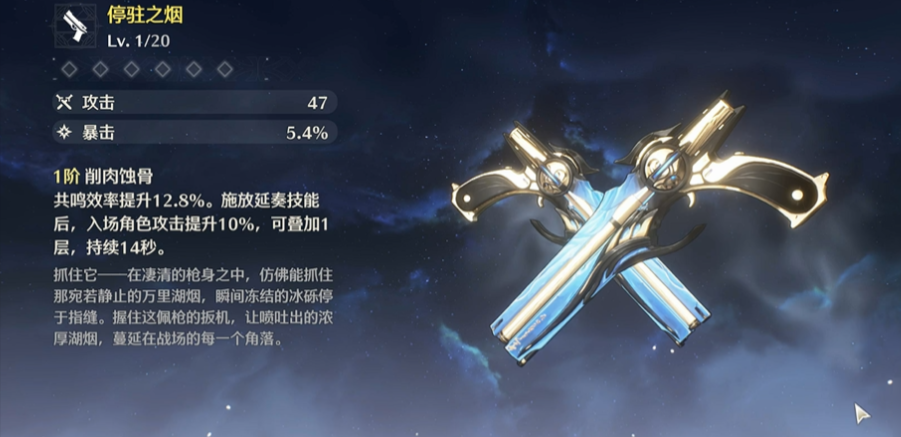
Task: Click the 停驻之烟 pistol weapon icon
Action: (x=74, y=29)
